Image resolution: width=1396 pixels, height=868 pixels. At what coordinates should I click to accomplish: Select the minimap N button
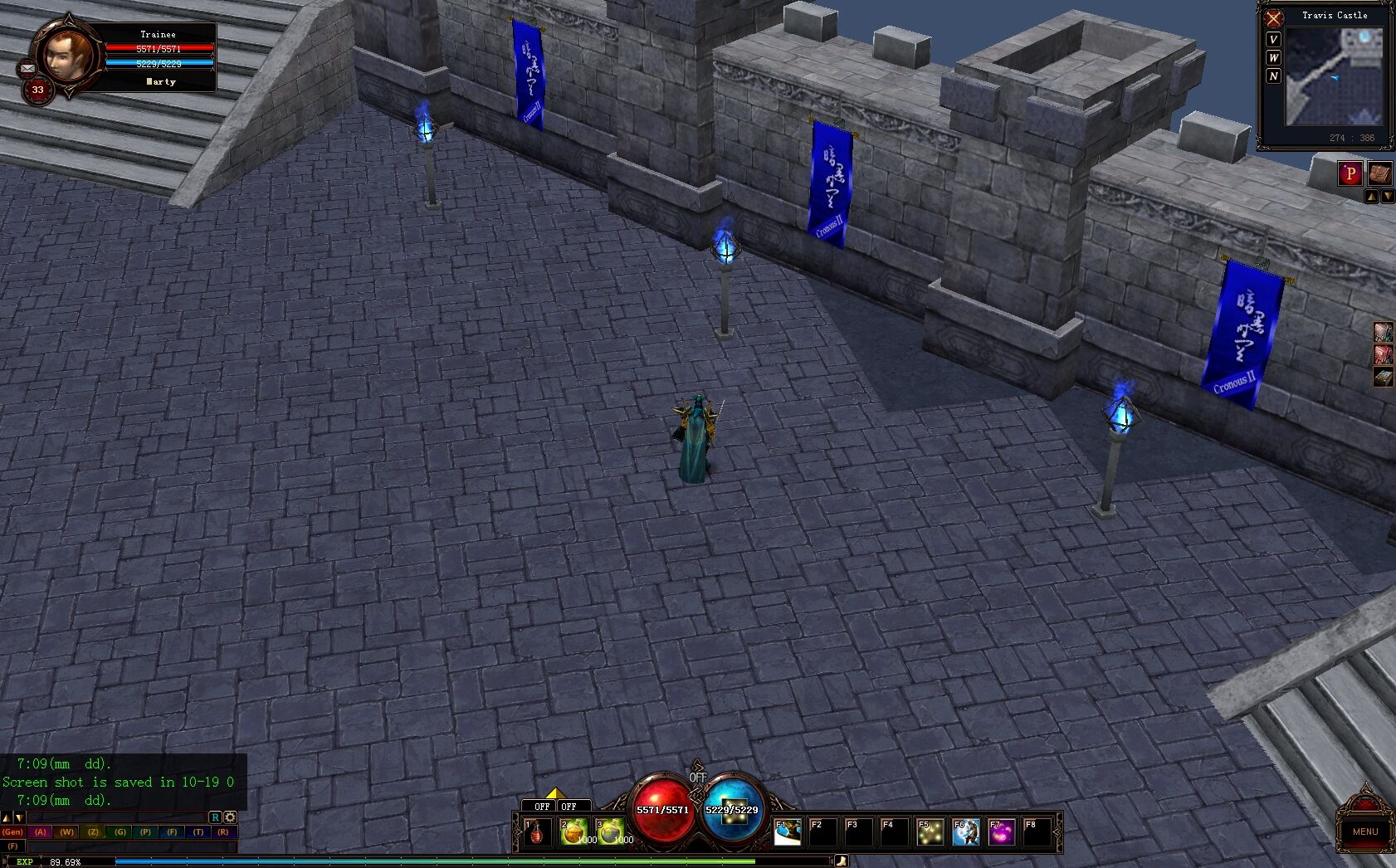pos(1273,76)
